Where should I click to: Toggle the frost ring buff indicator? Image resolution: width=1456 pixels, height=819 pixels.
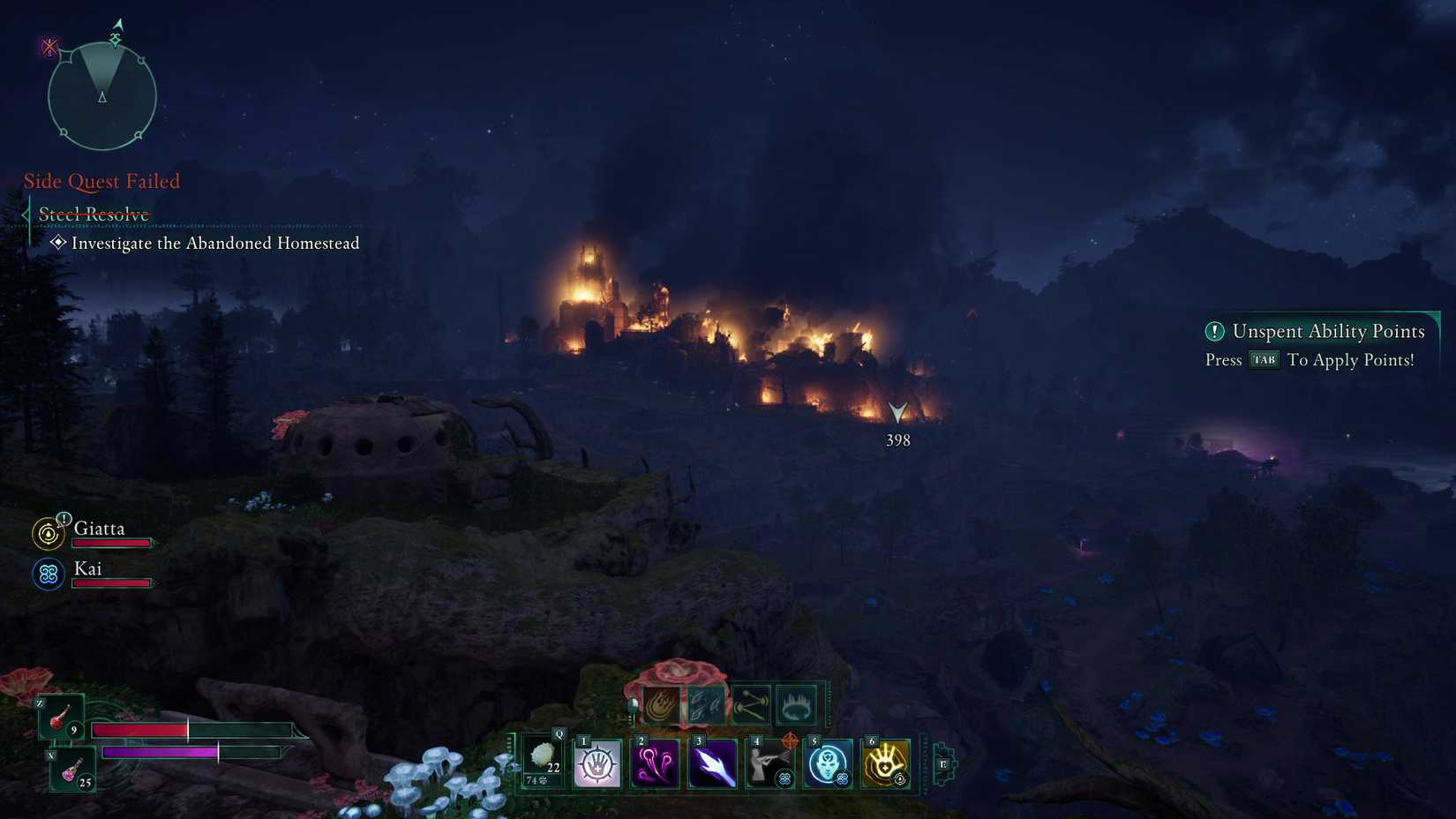[794, 704]
